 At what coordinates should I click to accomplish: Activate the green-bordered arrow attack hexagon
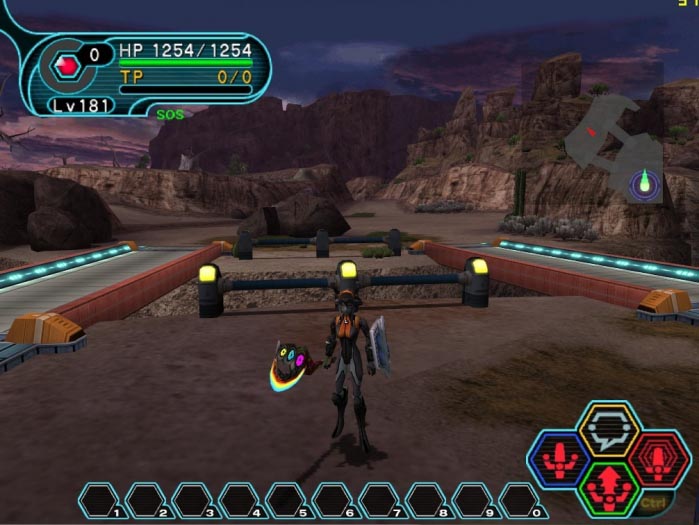point(609,489)
